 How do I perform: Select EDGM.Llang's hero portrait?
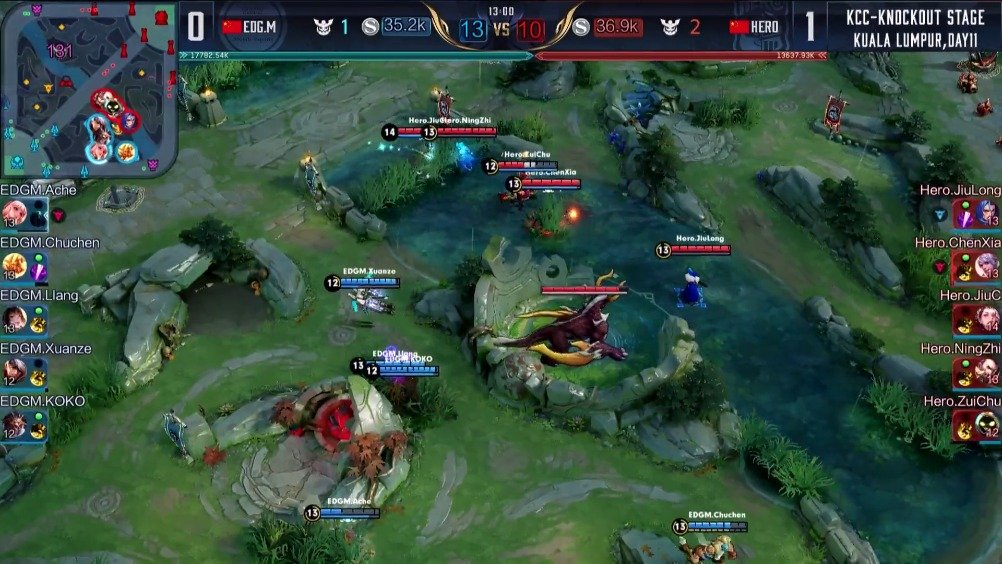pos(13,319)
